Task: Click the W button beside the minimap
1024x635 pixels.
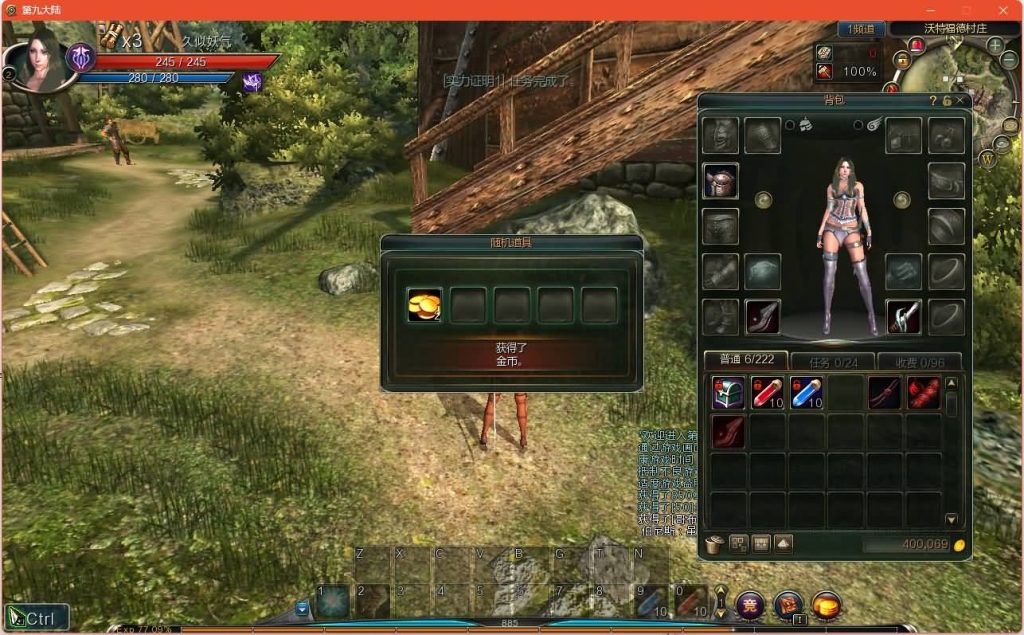Action: pyautogui.click(x=987, y=159)
